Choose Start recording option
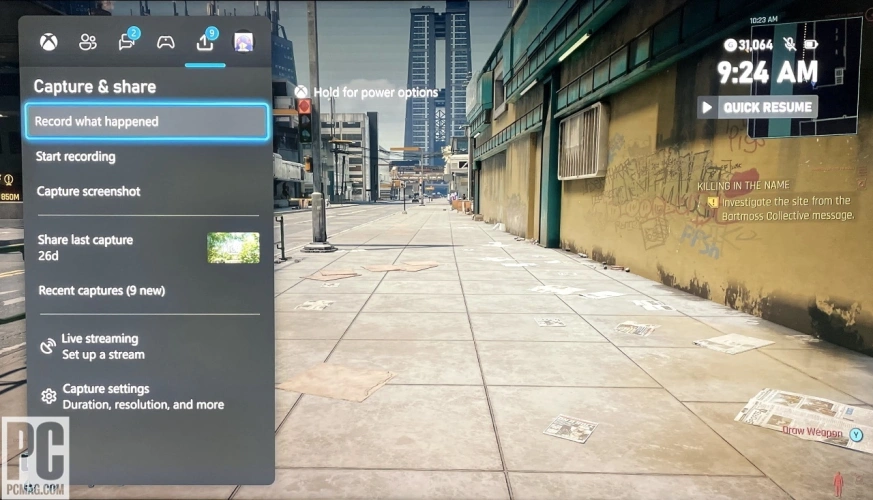Screen dimensions: 873x500 76,157
